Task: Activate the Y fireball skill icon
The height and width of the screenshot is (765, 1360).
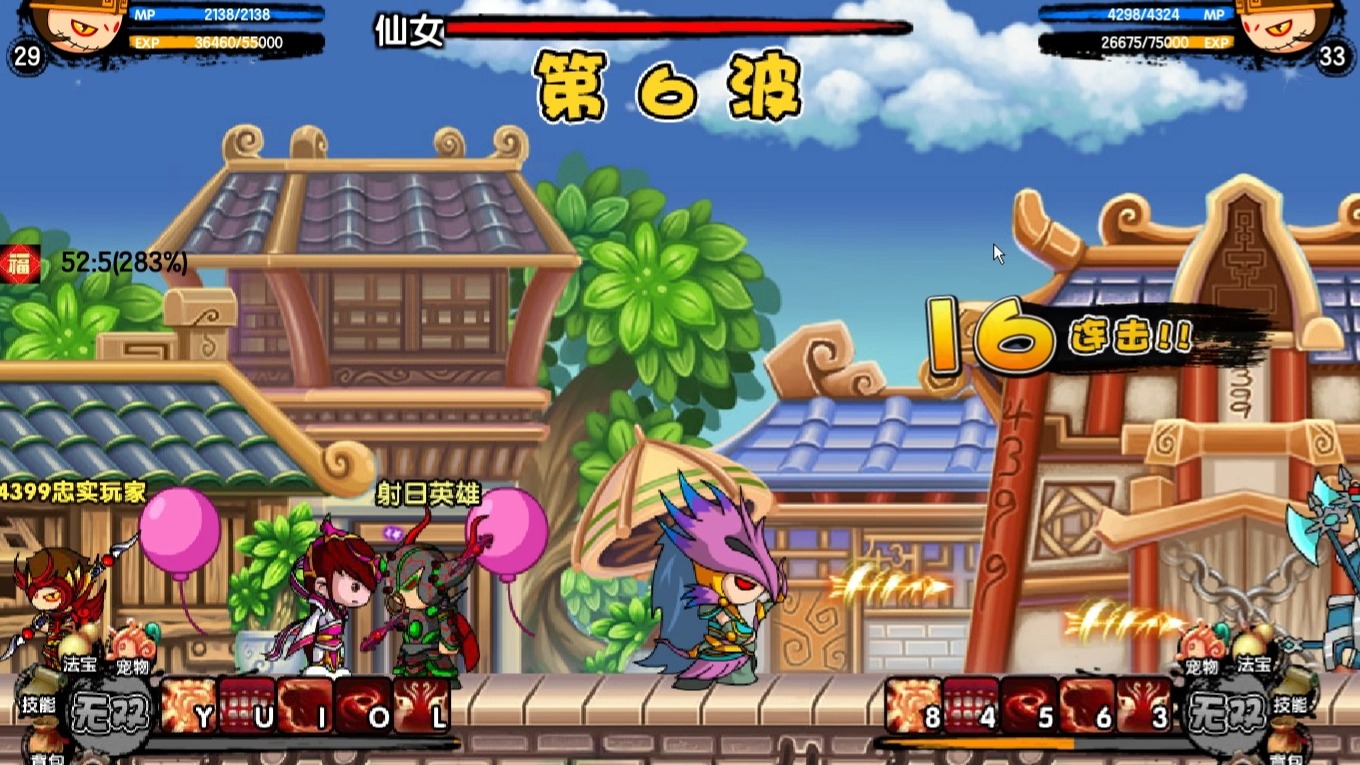Action: (x=189, y=708)
